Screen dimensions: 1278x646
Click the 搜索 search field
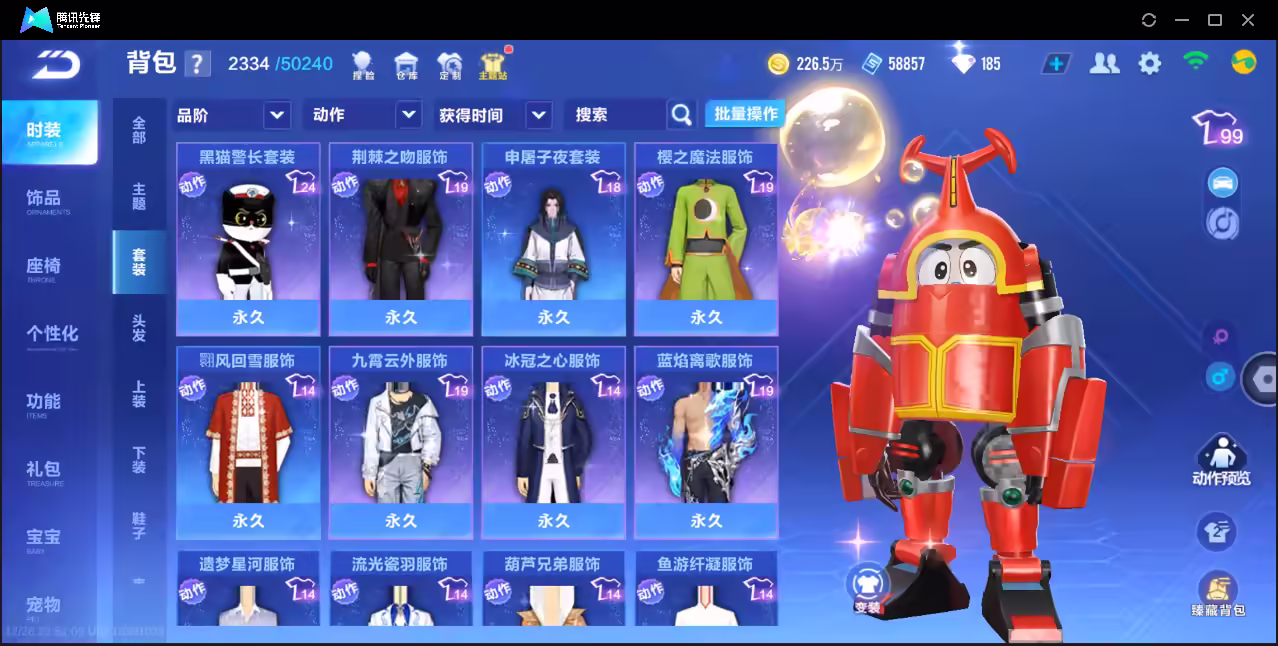click(x=615, y=115)
